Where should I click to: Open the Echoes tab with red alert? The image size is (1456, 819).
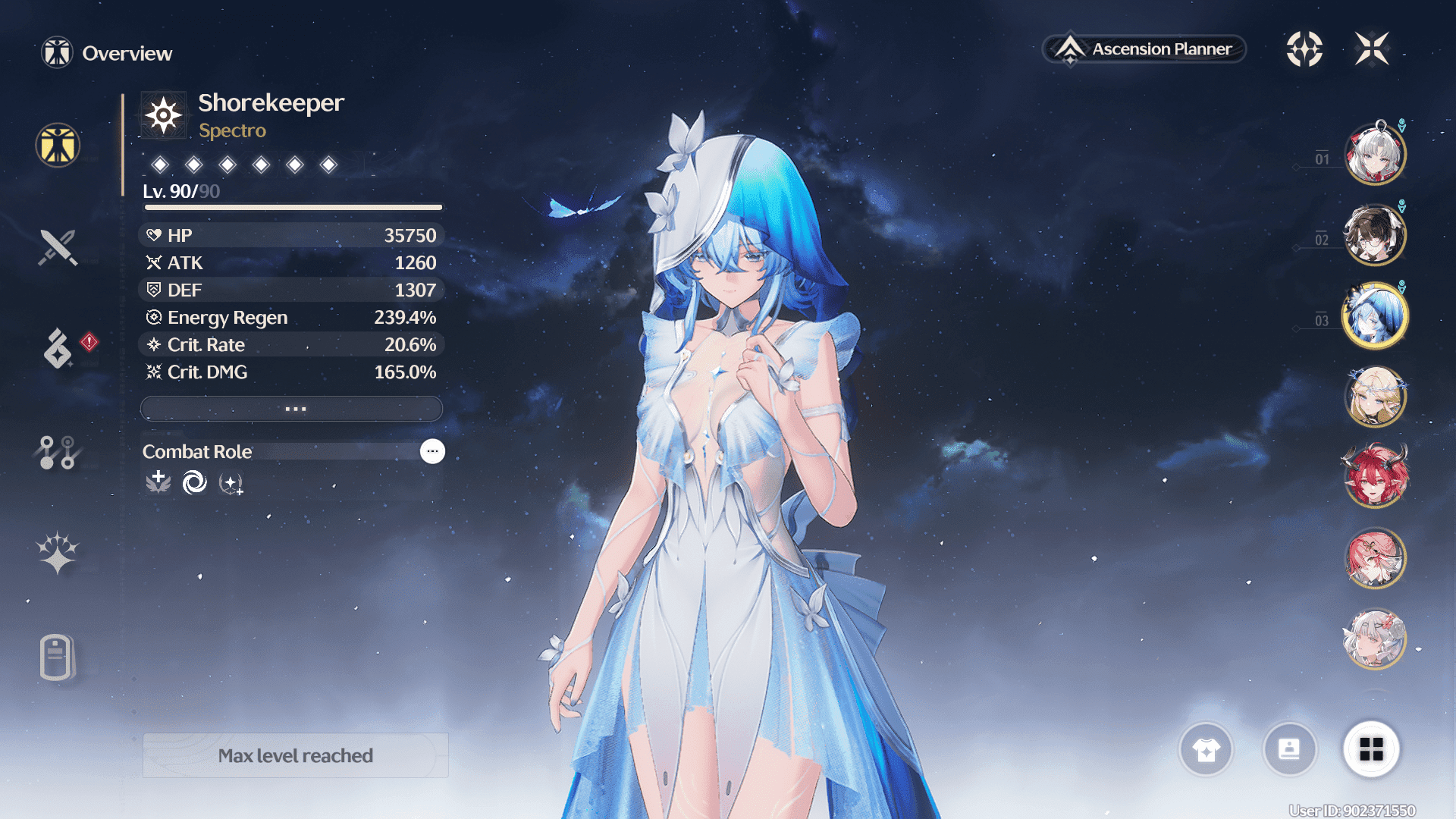point(58,349)
